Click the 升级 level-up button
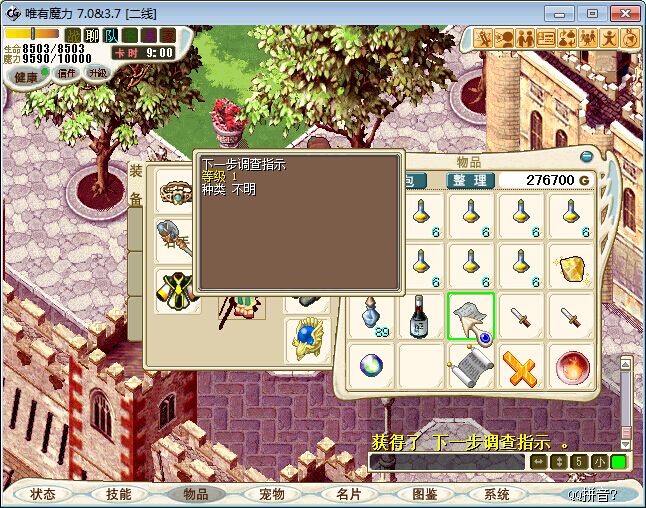646x508 pixels. [97, 73]
